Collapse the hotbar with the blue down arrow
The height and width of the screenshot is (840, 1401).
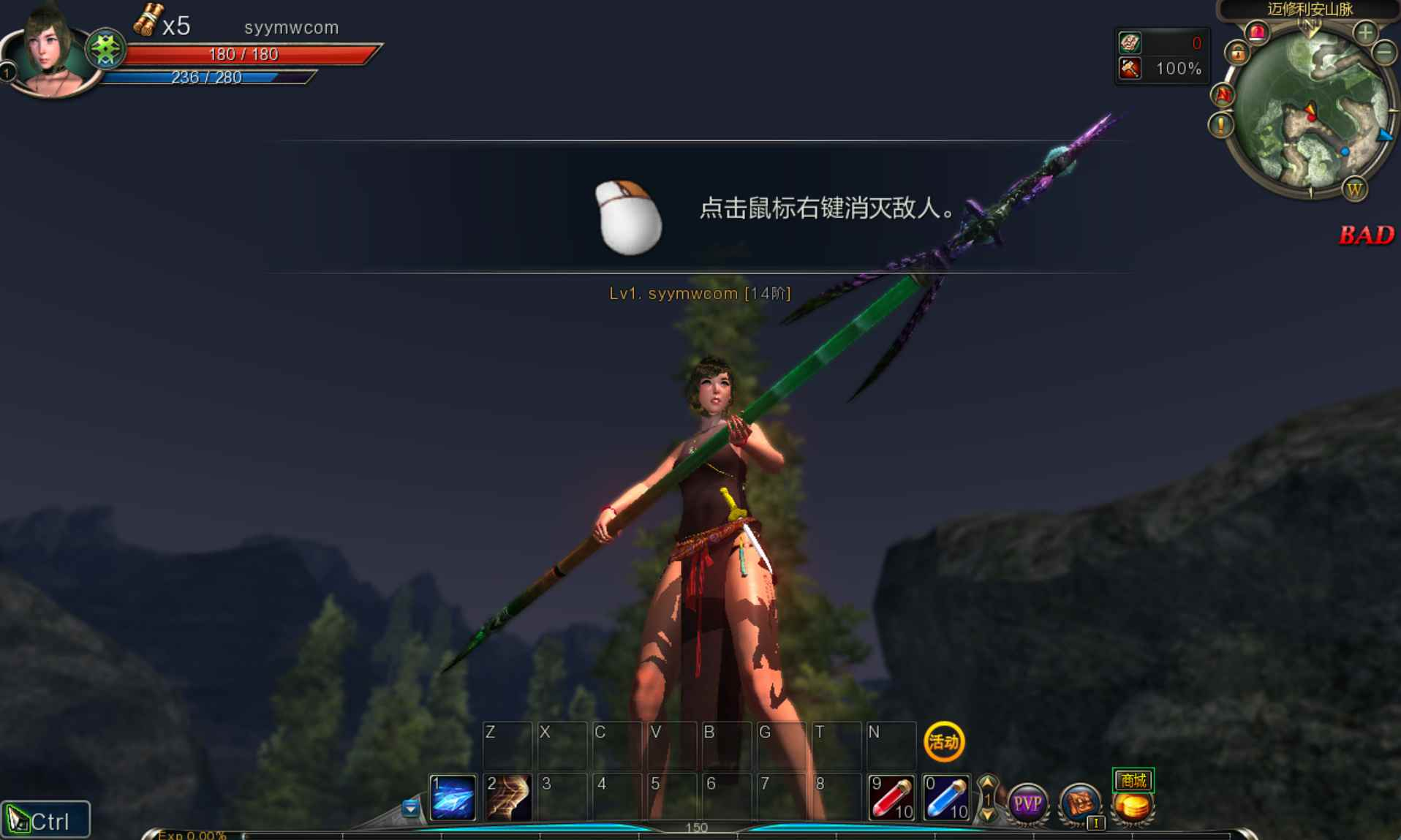coord(410,809)
